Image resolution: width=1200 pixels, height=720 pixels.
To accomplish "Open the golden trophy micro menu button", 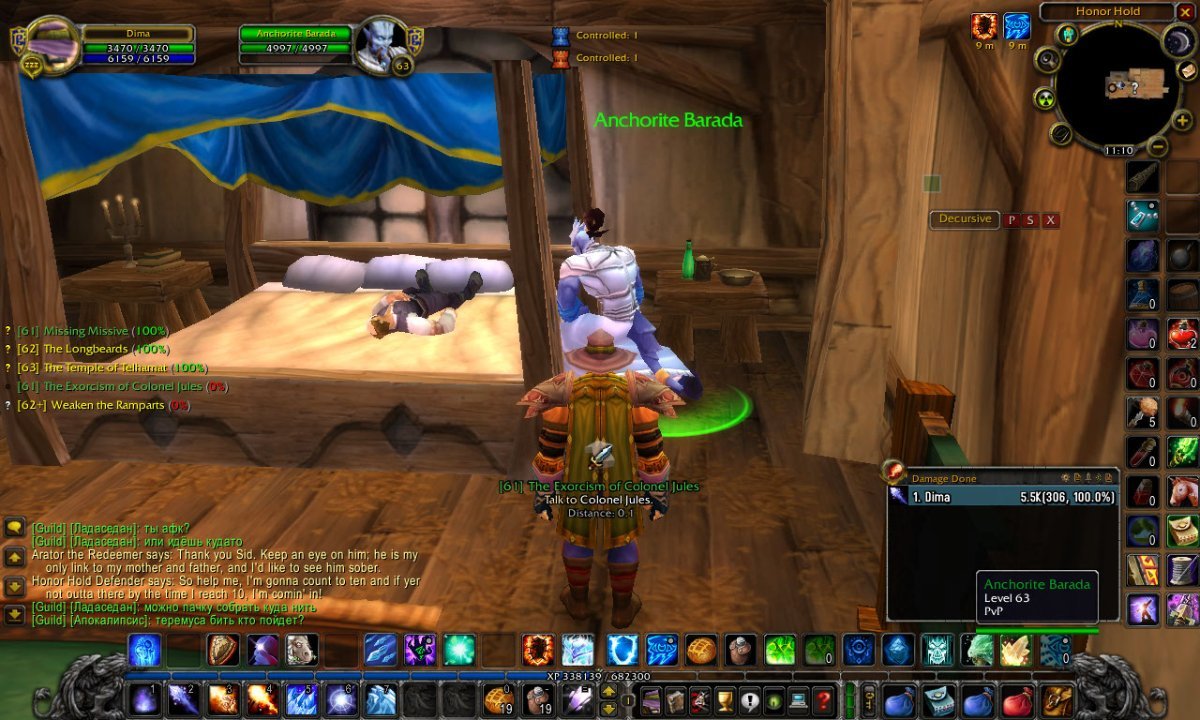I will (725, 700).
